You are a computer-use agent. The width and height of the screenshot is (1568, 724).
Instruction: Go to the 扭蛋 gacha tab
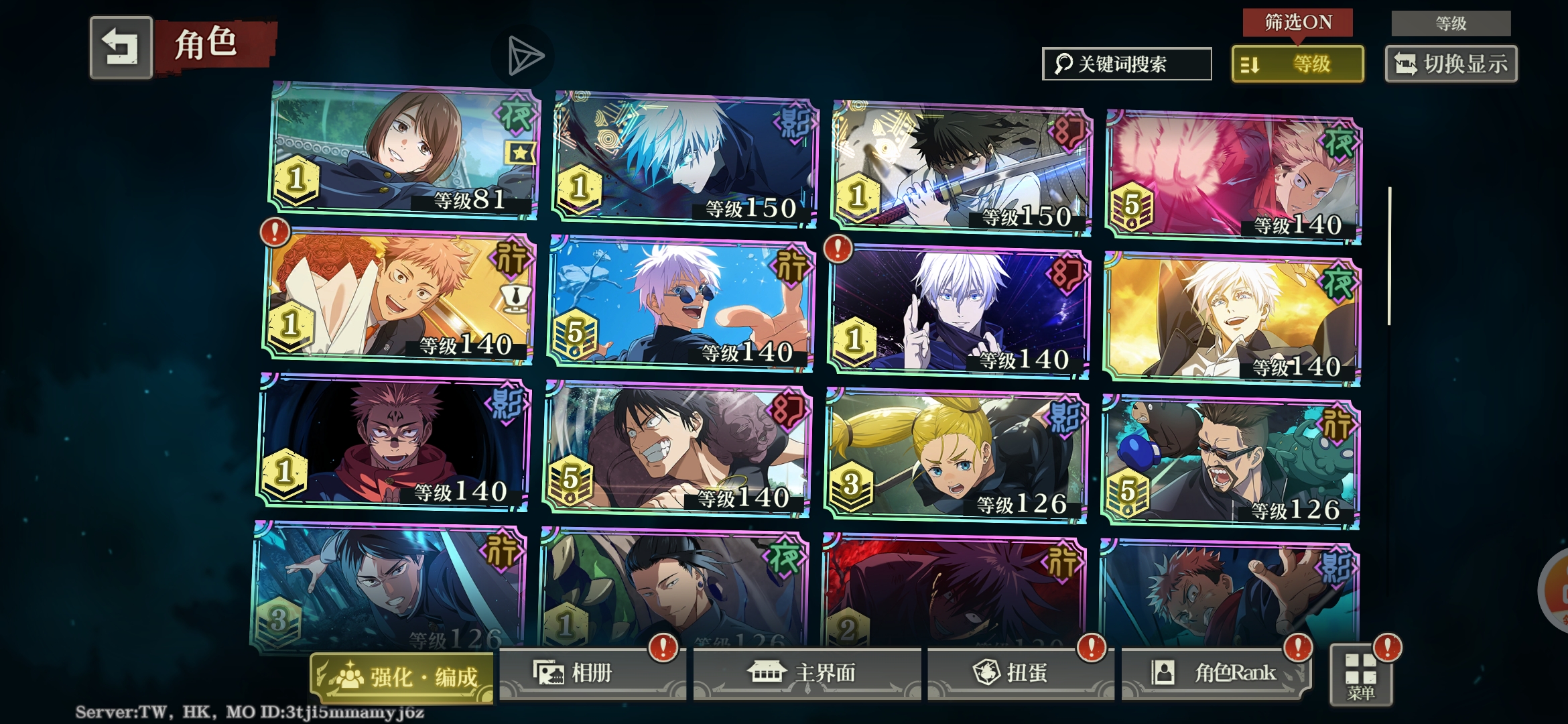1017,673
